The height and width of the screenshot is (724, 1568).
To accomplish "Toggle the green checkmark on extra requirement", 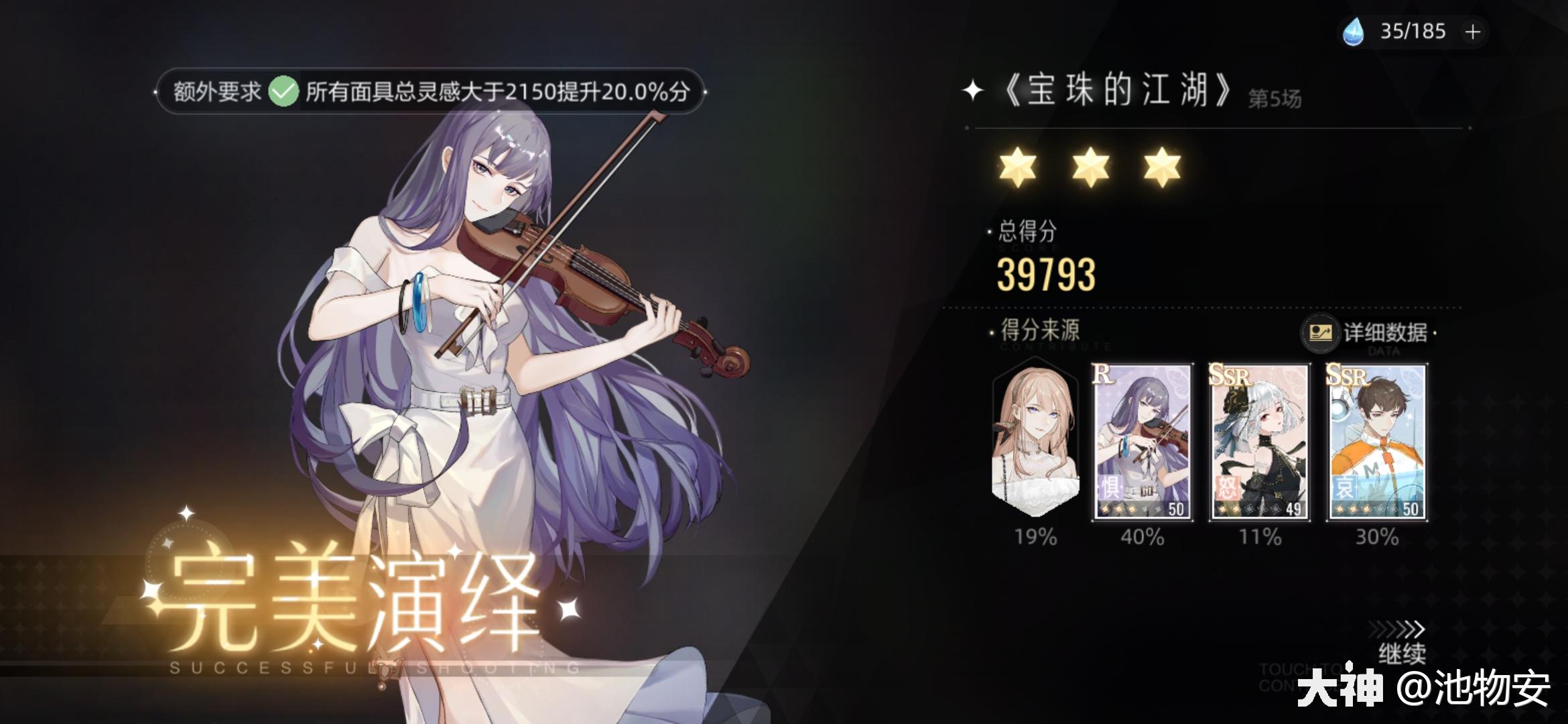I will pos(283,90).
